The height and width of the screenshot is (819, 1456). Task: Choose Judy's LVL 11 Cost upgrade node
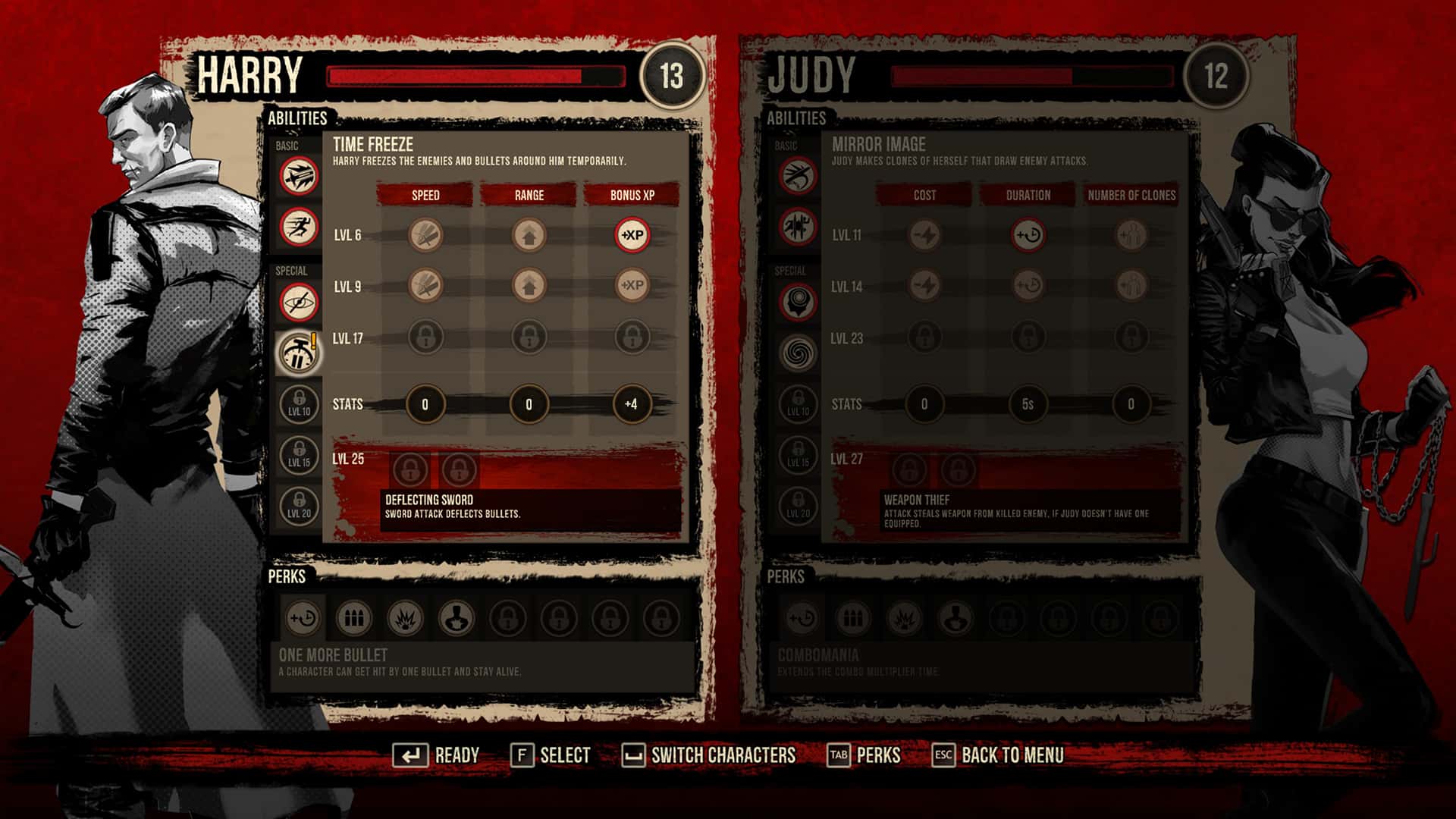[x=924, y=235]
